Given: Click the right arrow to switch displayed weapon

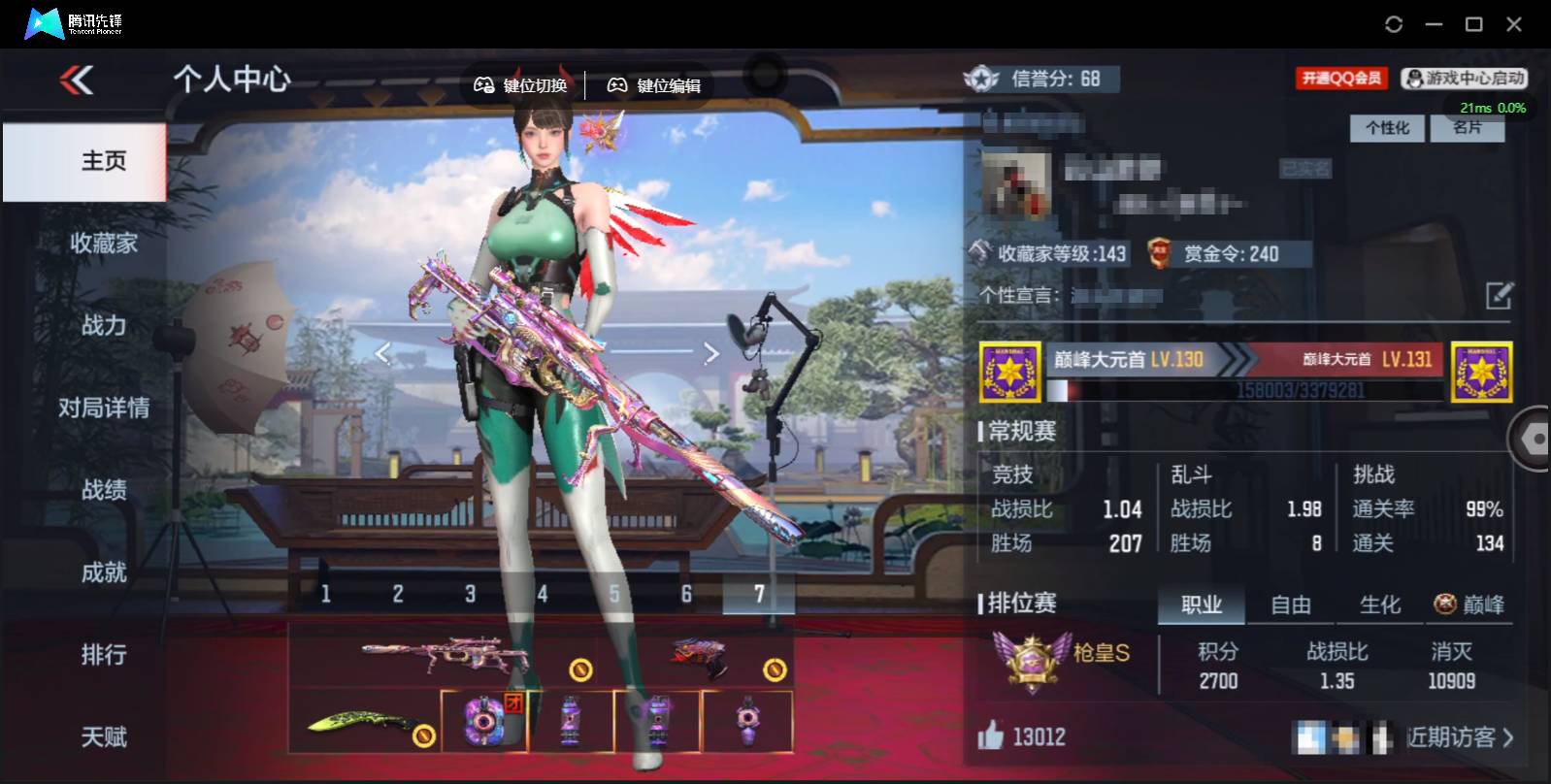Looking at the screenshot, I should click(x=710, y=353).
